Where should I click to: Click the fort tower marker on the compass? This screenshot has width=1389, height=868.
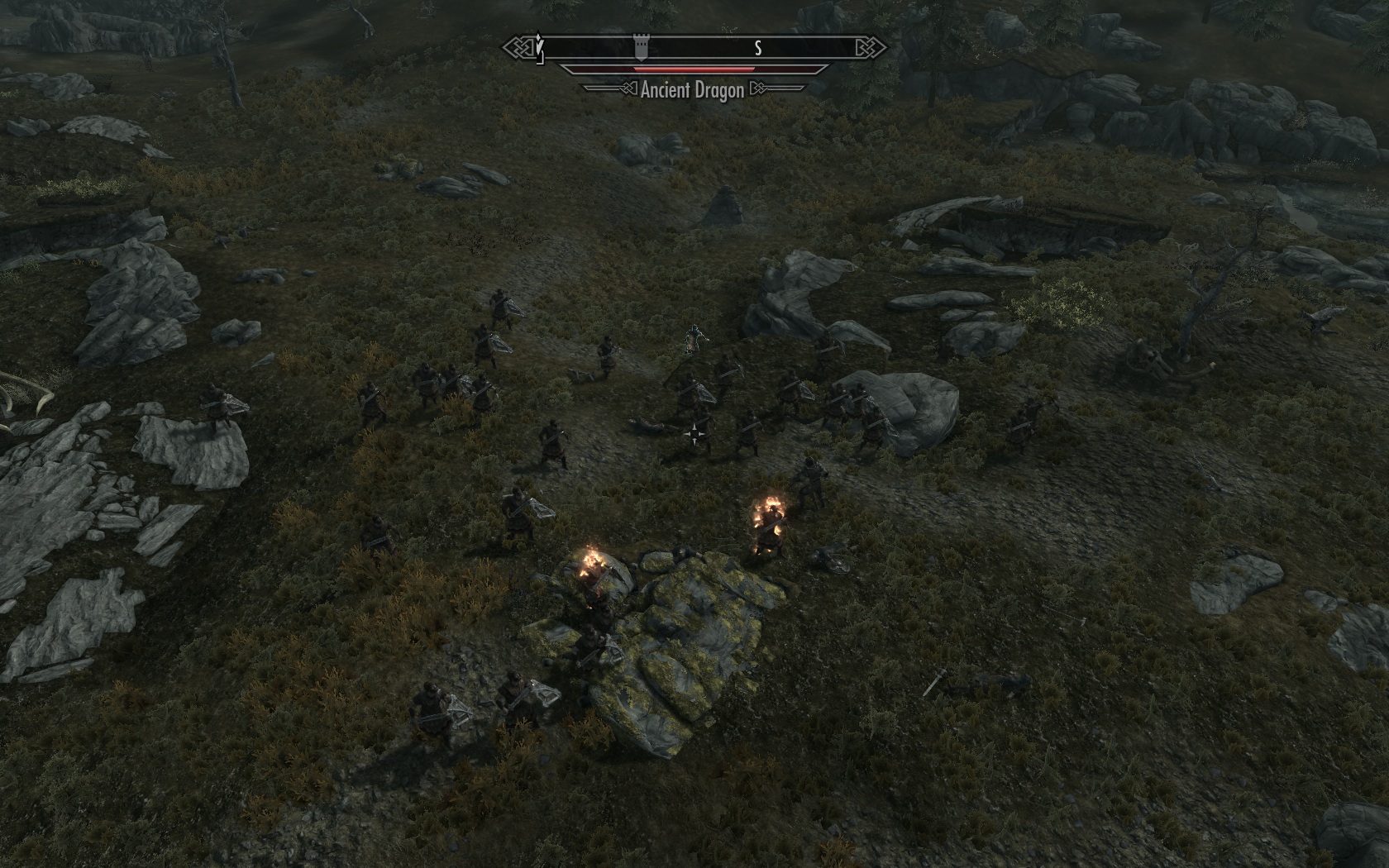click(x=640, y=47)
